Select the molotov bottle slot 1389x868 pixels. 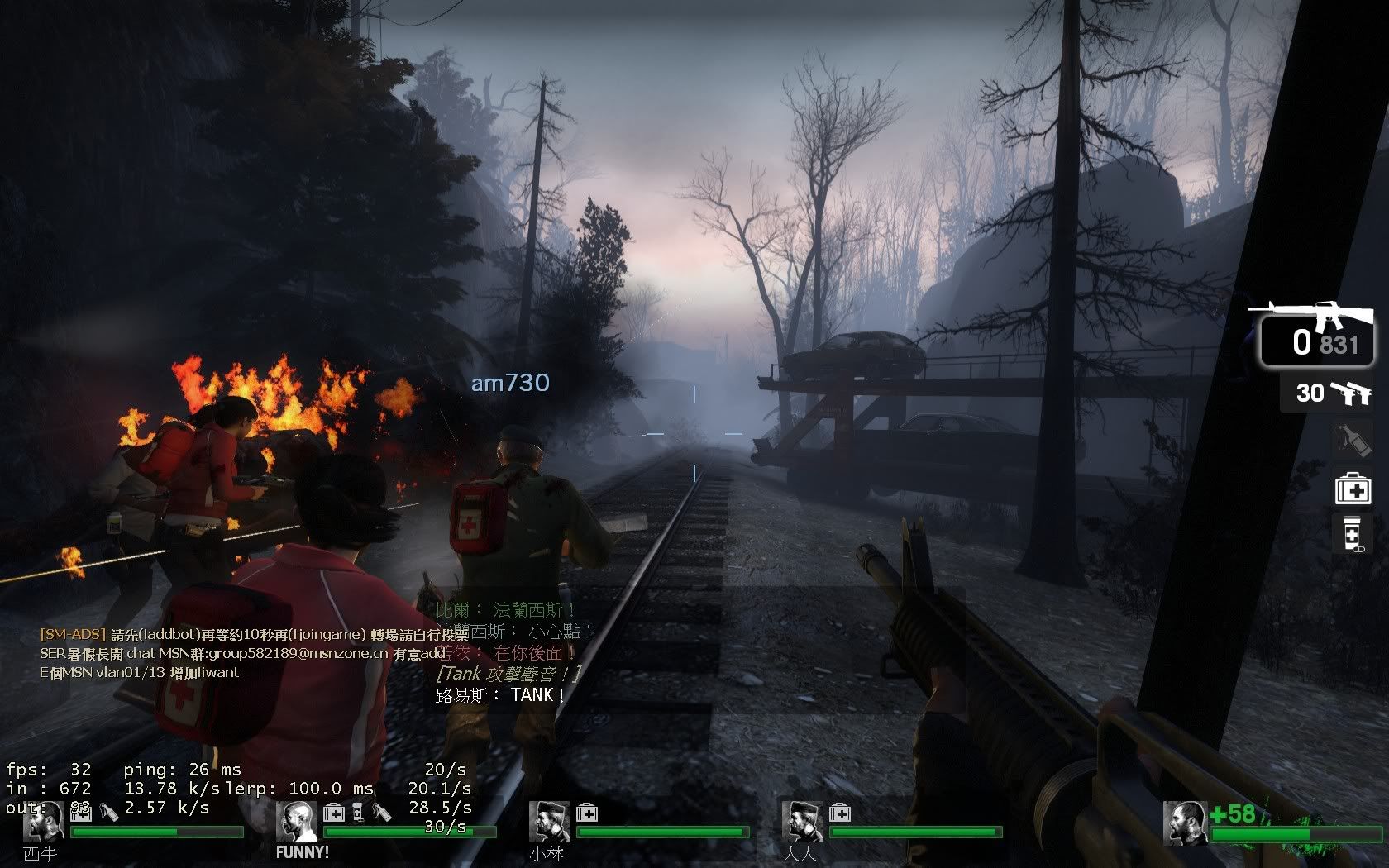point(1352,439)
